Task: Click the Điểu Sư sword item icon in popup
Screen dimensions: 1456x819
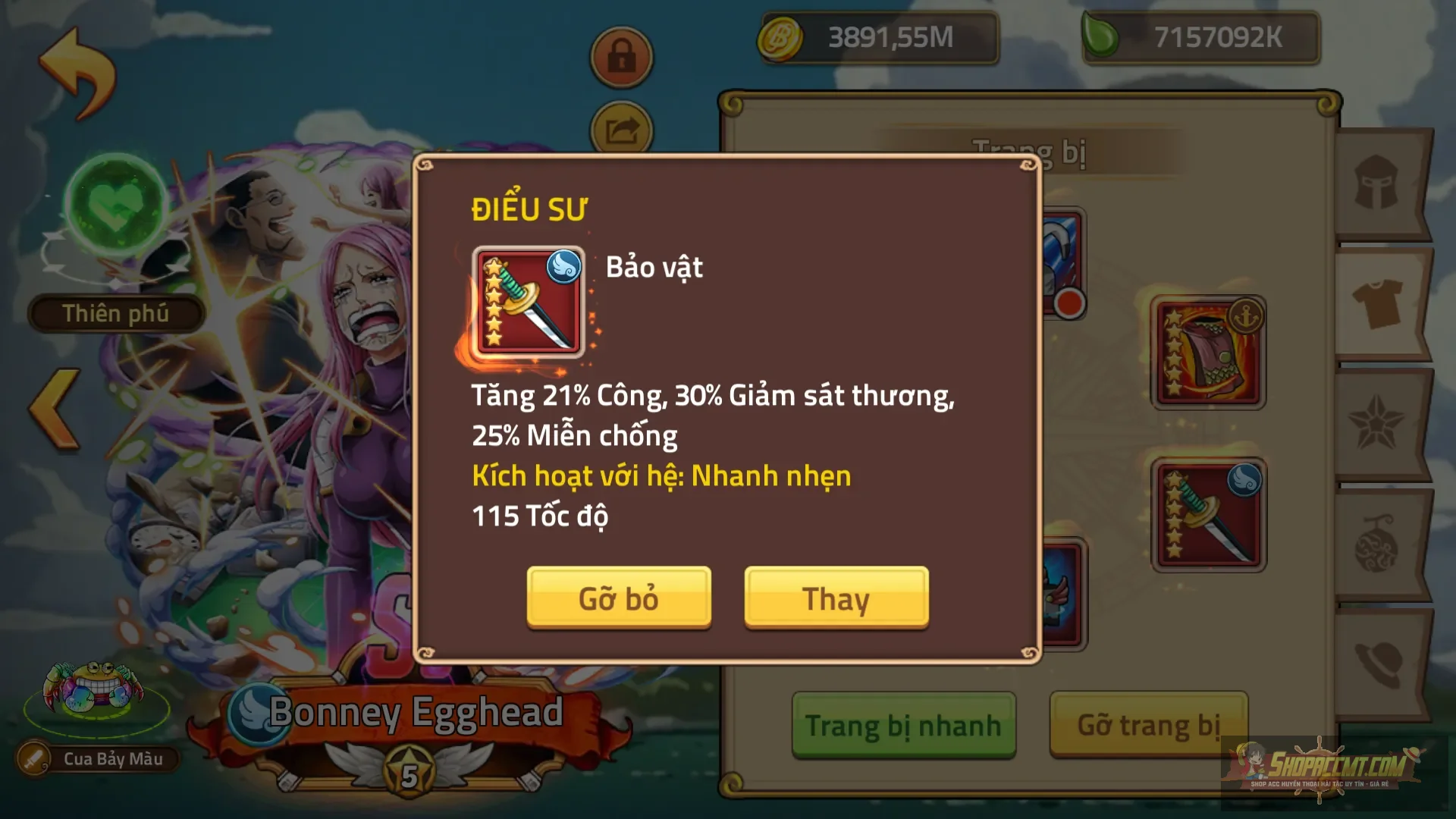Action: click(x=529, y=301)
